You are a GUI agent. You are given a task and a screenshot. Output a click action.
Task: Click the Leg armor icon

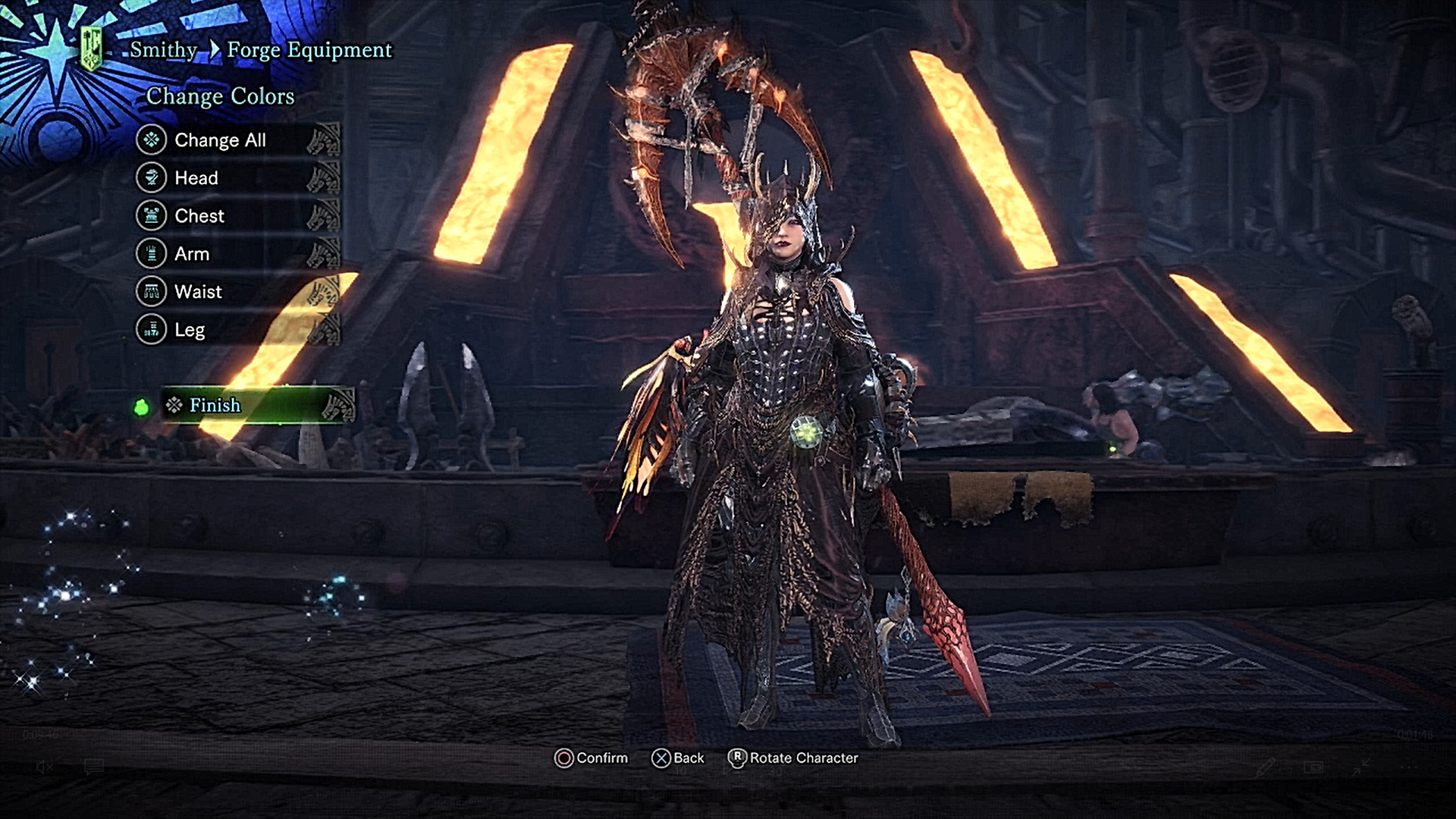151,329
